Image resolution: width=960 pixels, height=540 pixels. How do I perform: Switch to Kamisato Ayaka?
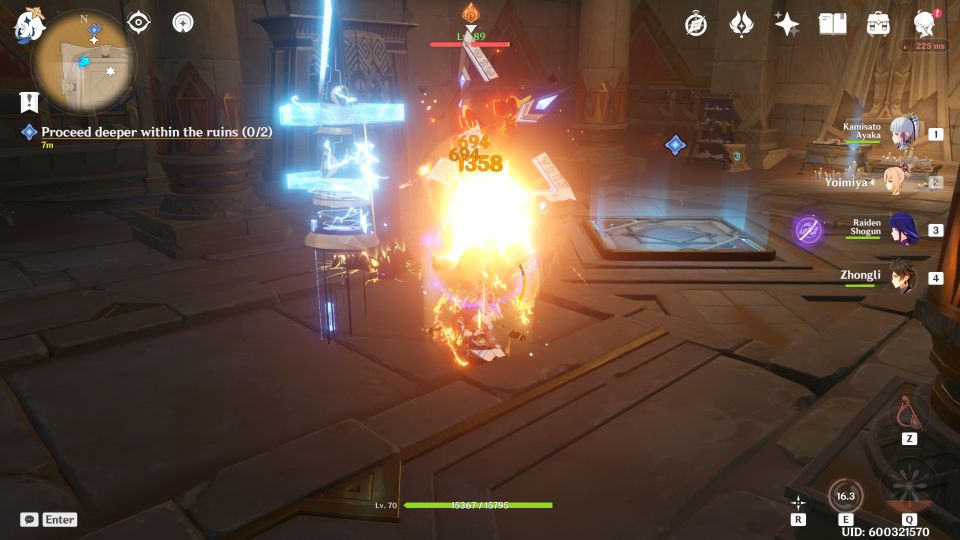[x=902, y=135]
